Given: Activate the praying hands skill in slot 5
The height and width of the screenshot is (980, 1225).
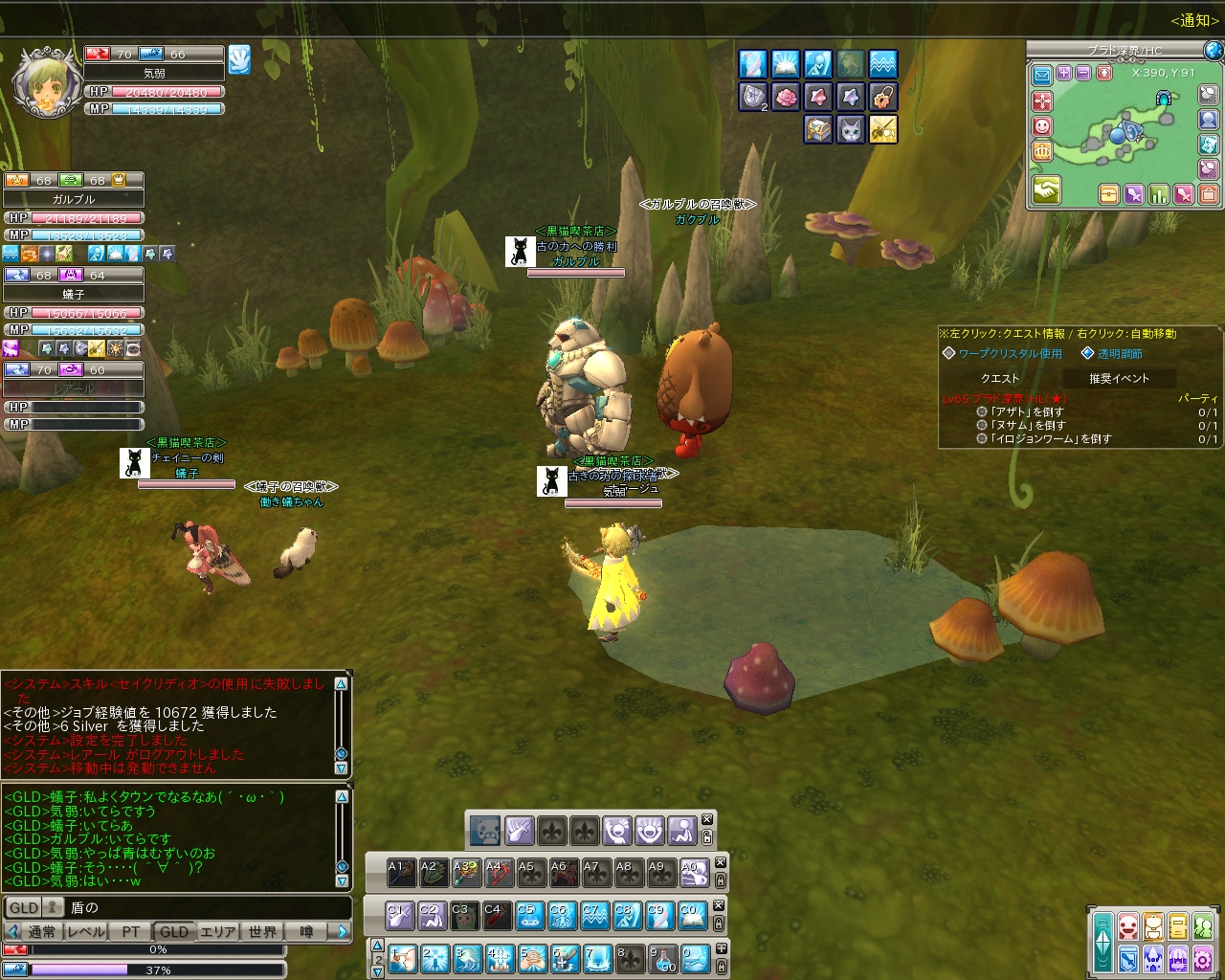Looking at the screenshot, I should click(x=532, y=958).
